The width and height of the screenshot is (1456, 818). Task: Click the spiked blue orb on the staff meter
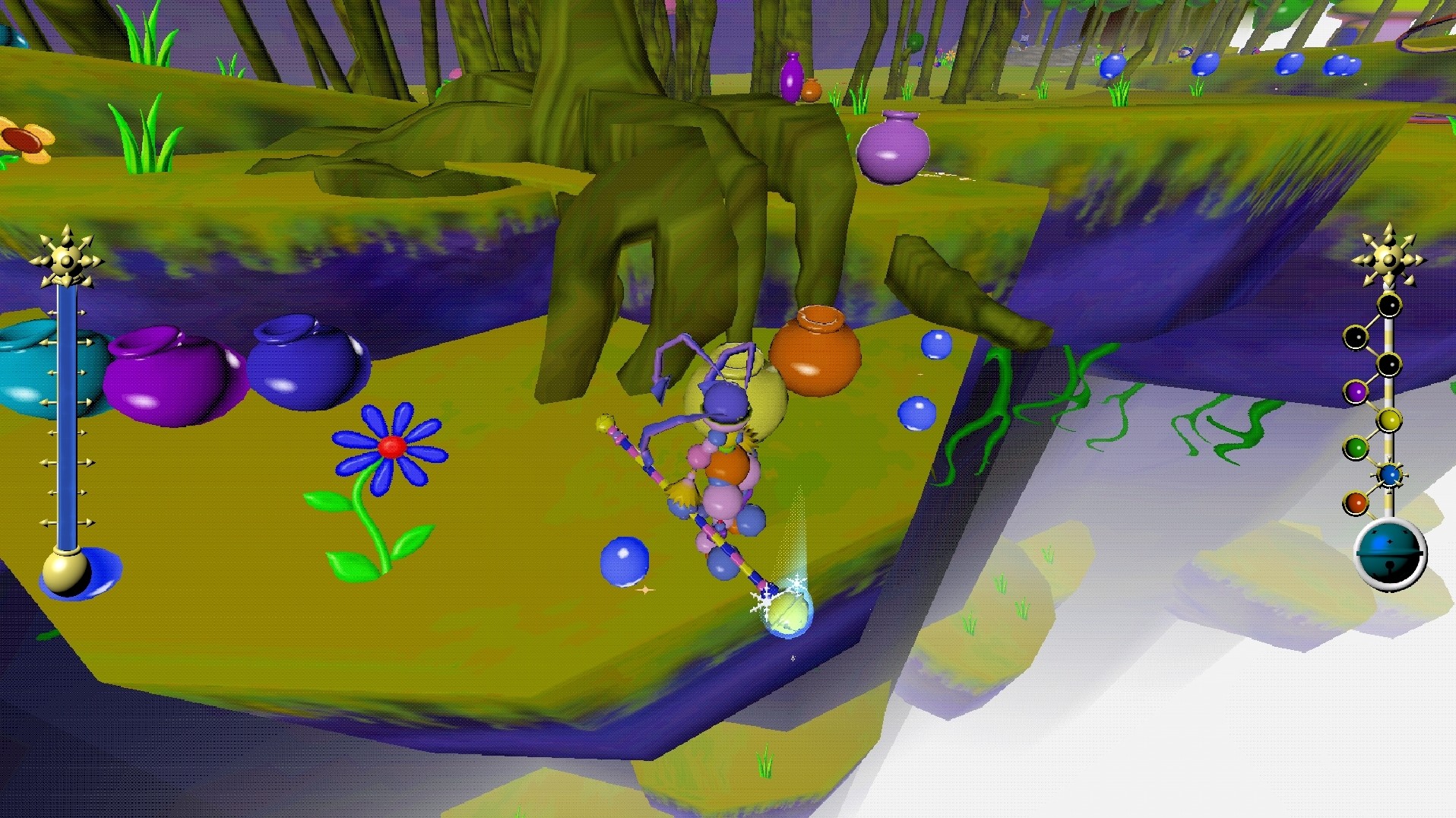click(x=1390, y=474)
